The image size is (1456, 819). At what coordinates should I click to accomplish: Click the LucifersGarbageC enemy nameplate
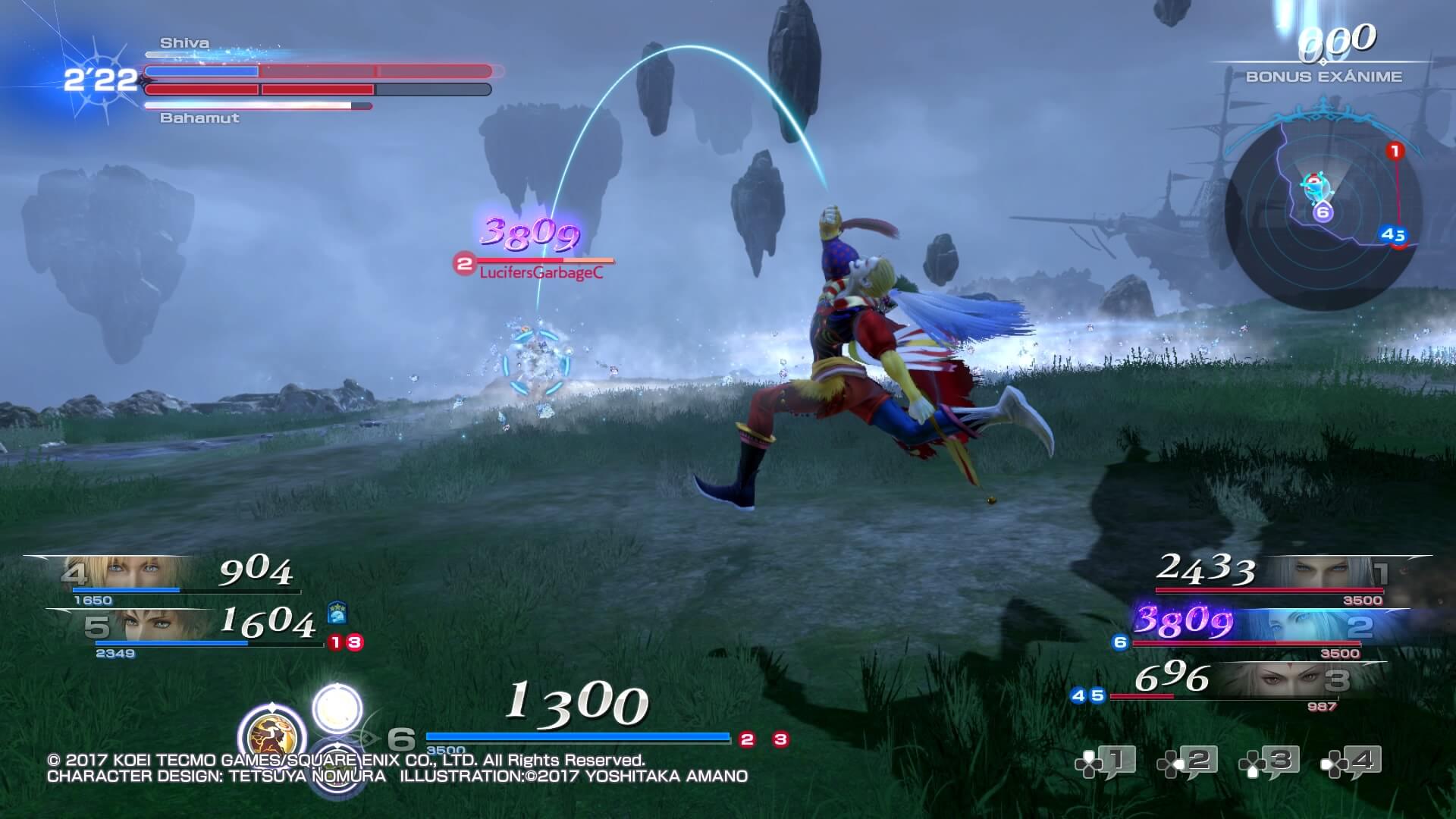(x=541, y=273)
